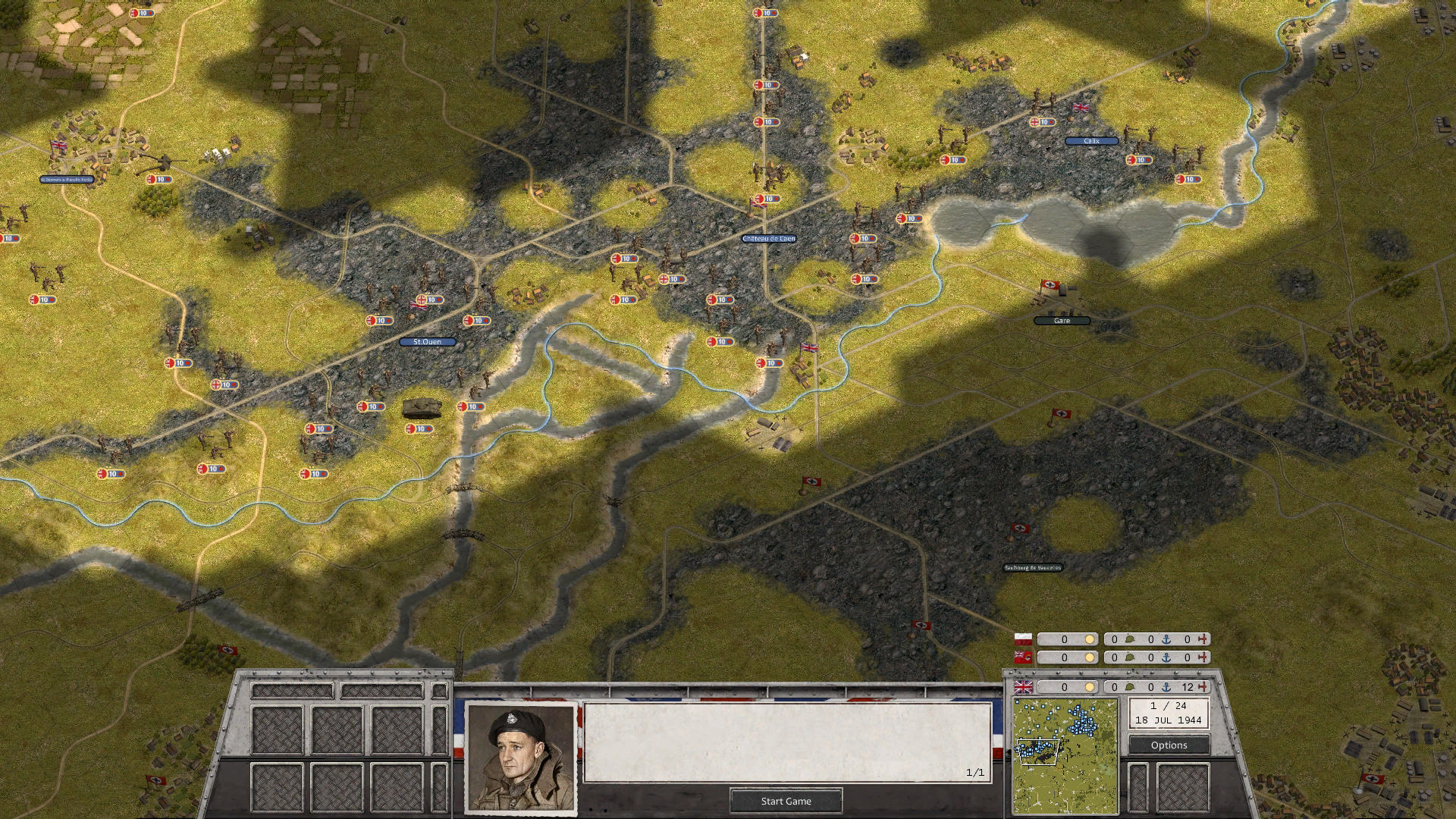This screenshot has width=1456, height=819.
Task: Click the St.Ouen town label
Action: pyautogui.click(x=427, y=342)
